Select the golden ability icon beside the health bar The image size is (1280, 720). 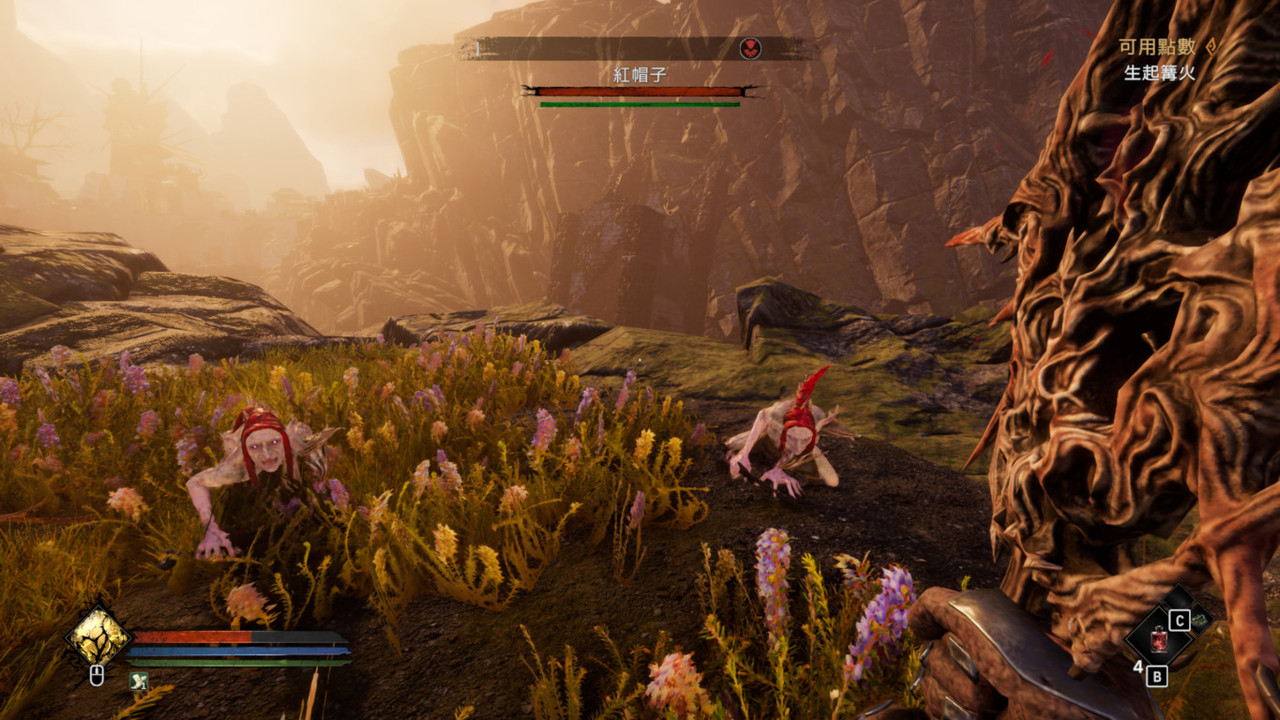[98, 636]
